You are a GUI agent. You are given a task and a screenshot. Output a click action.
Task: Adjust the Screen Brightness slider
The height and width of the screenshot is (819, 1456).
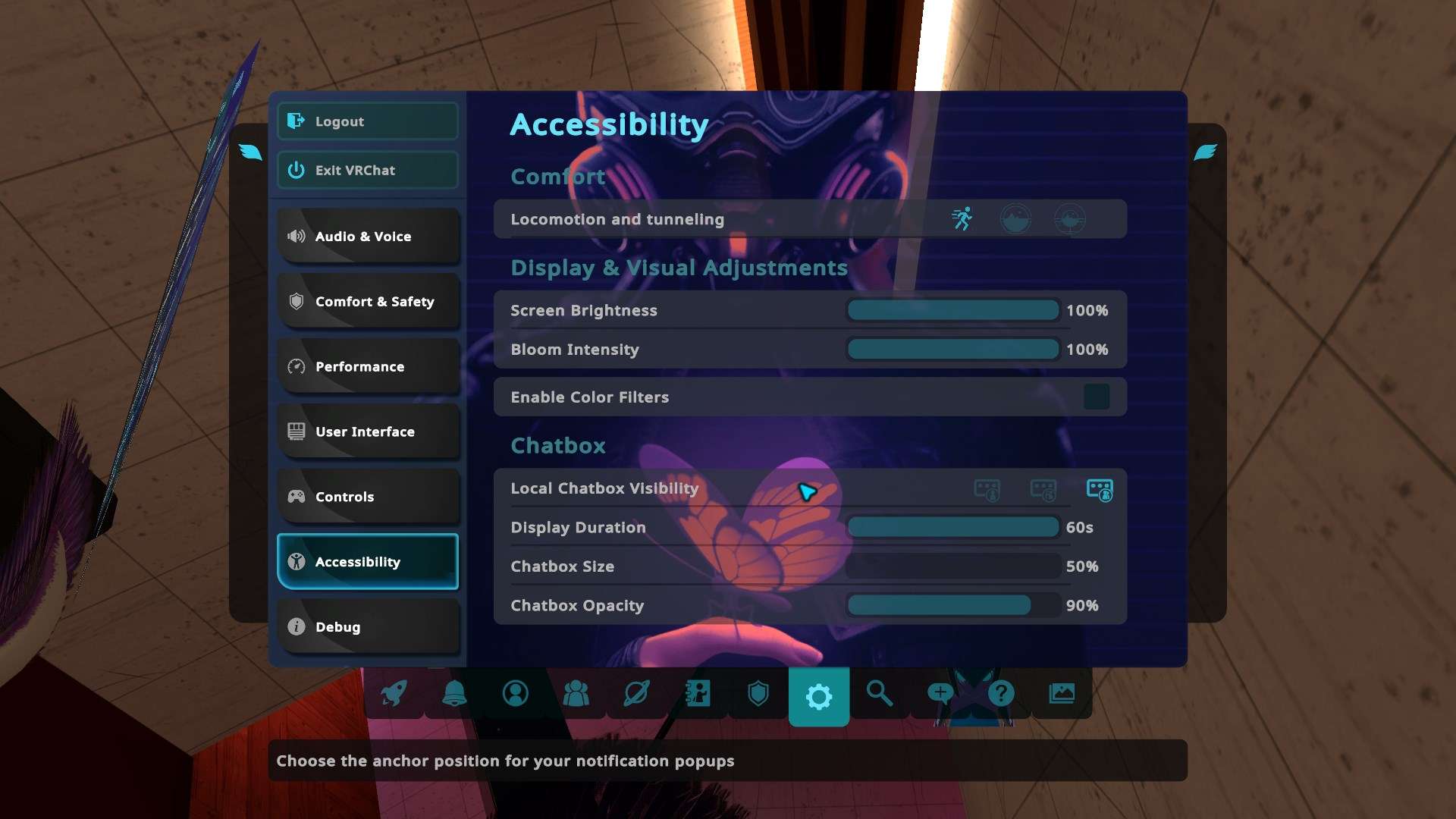[x=952, y=310]
